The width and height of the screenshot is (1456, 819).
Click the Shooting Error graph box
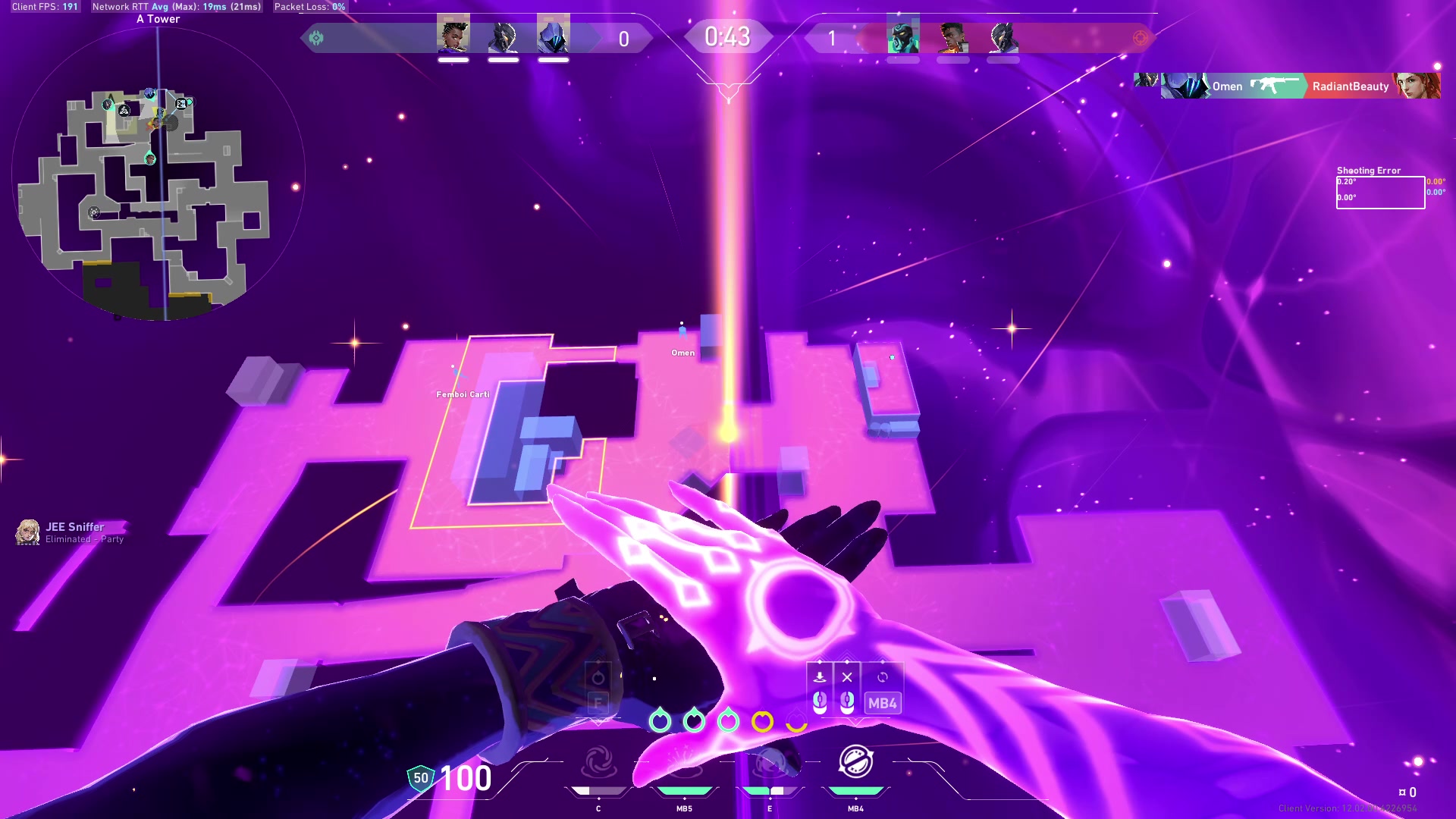click(x=1380, y=193)
